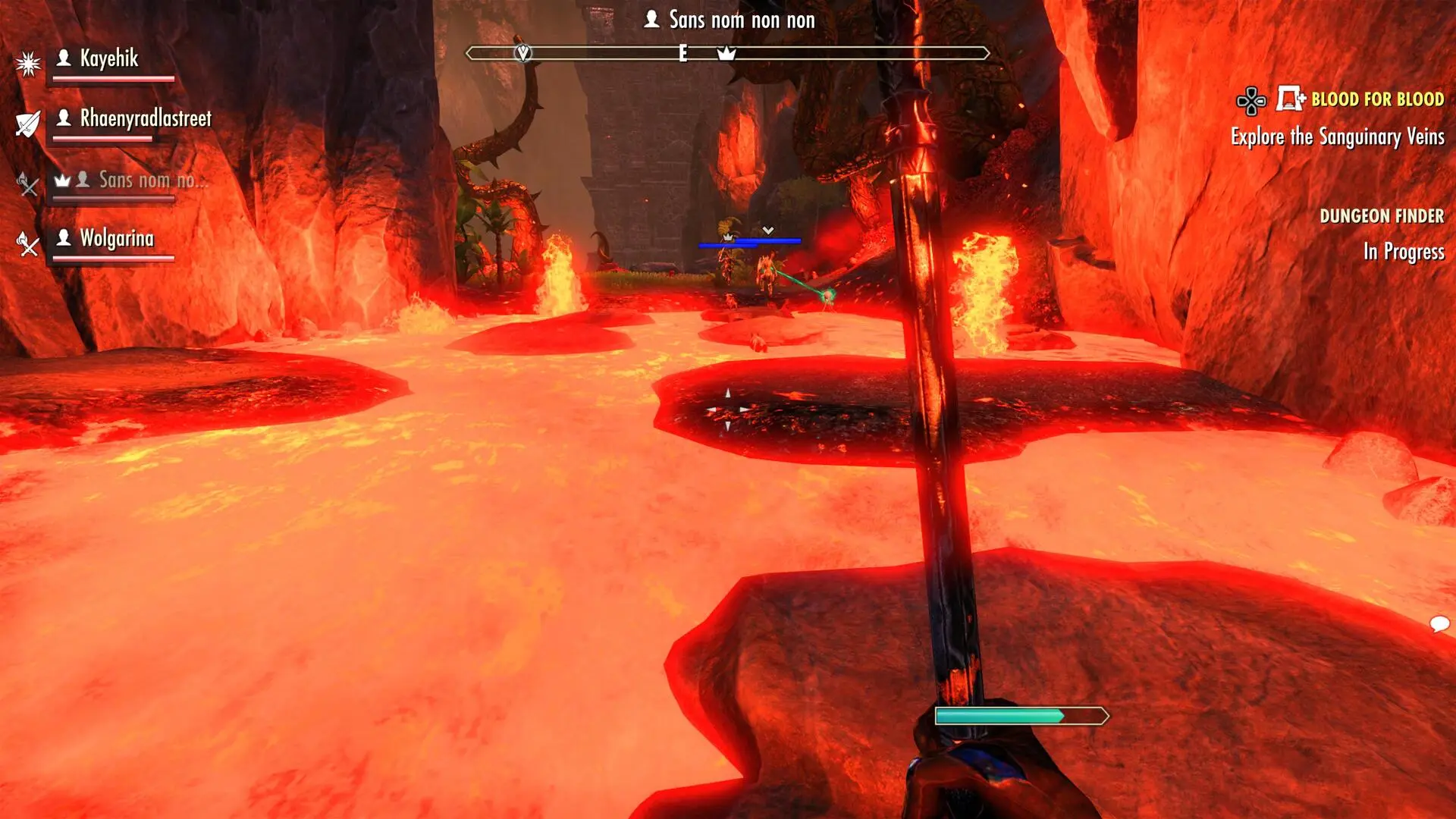The height and width of the screenshot is (819, 1456).
Task: Select Kayehik in the group list
Action: (109, 59)
